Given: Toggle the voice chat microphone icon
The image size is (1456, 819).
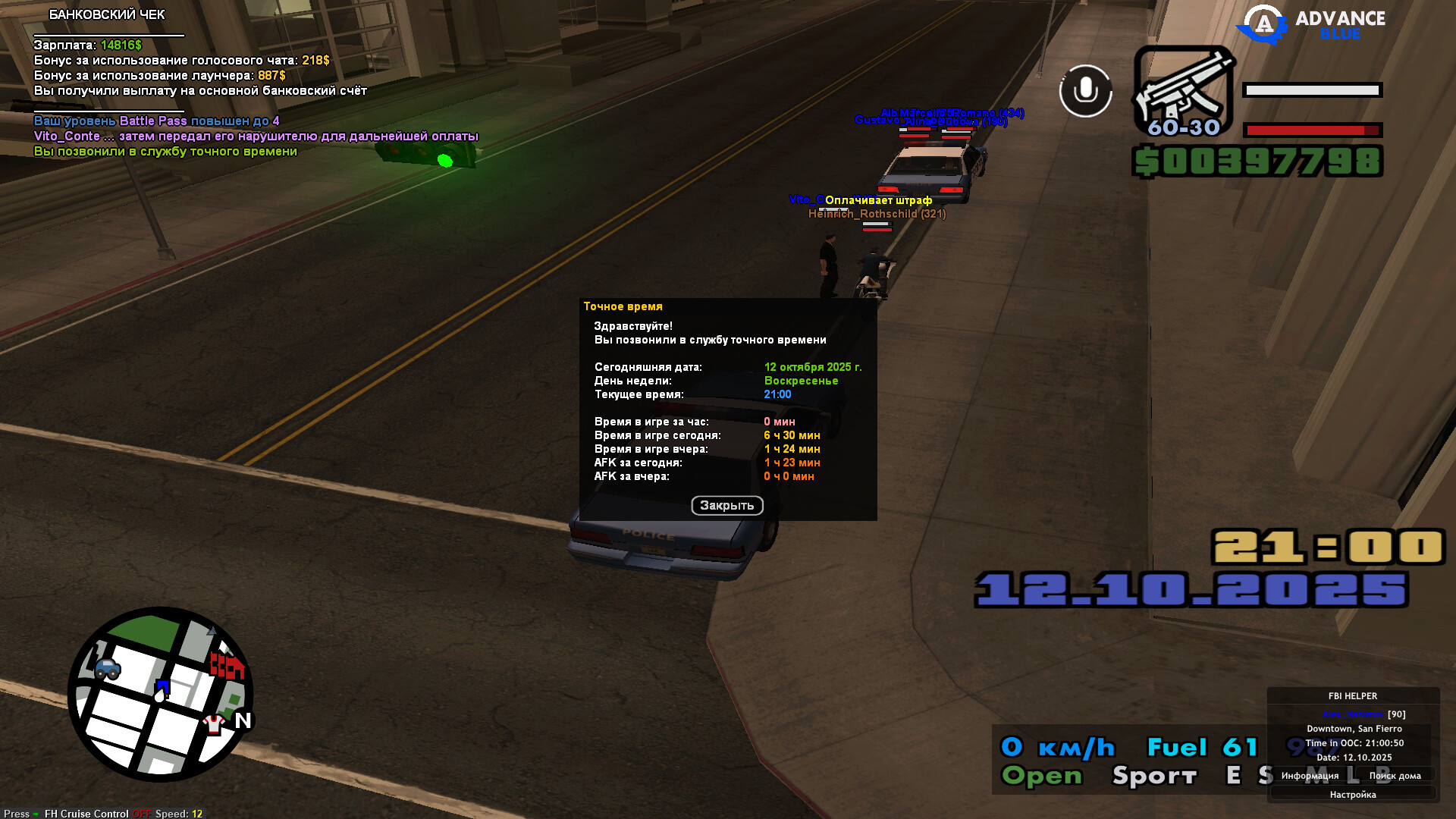Looking at the screenshot, I should pyautogui.click(x=1085, y=91).
